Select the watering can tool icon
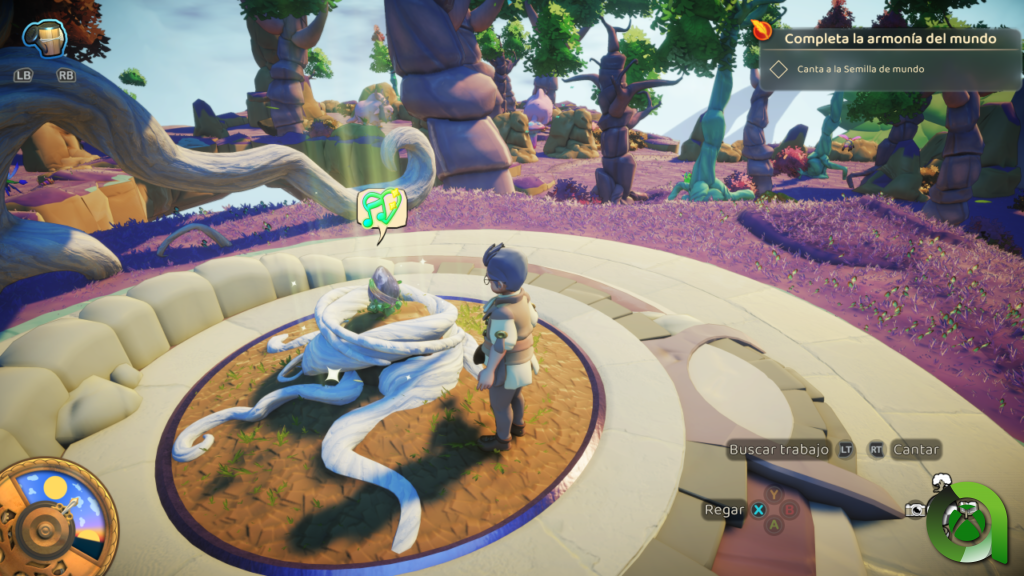 click(x=44, y=40)
